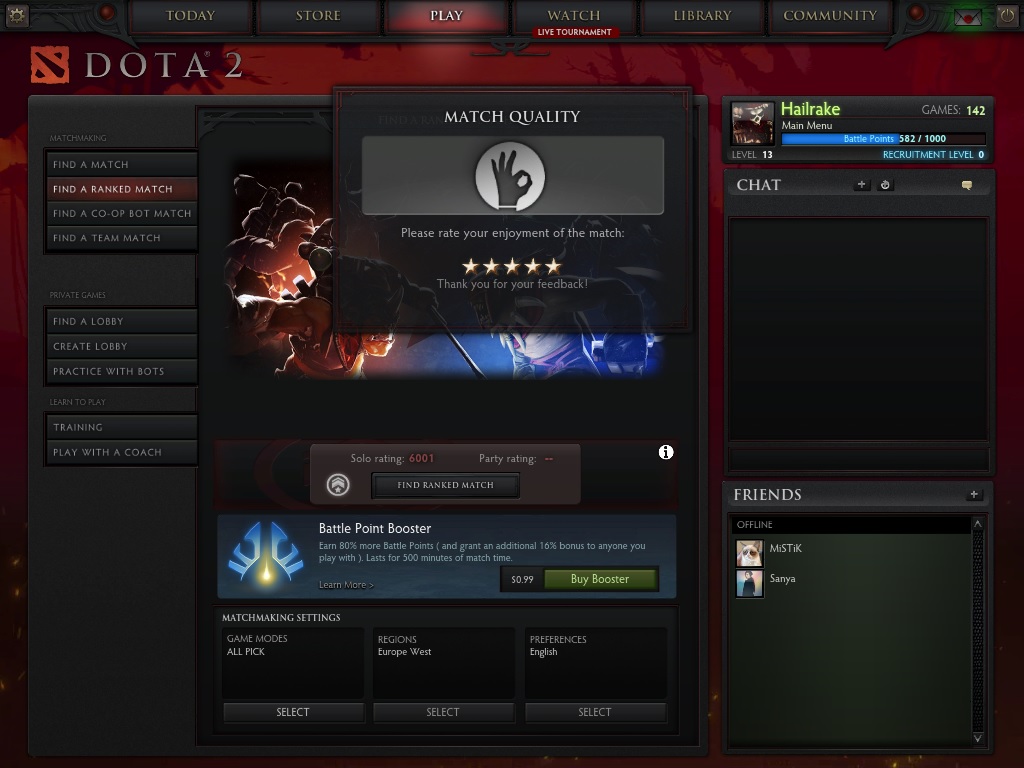
Task: Choose Find a Co-op Bot Match
Action: (122, 213)
